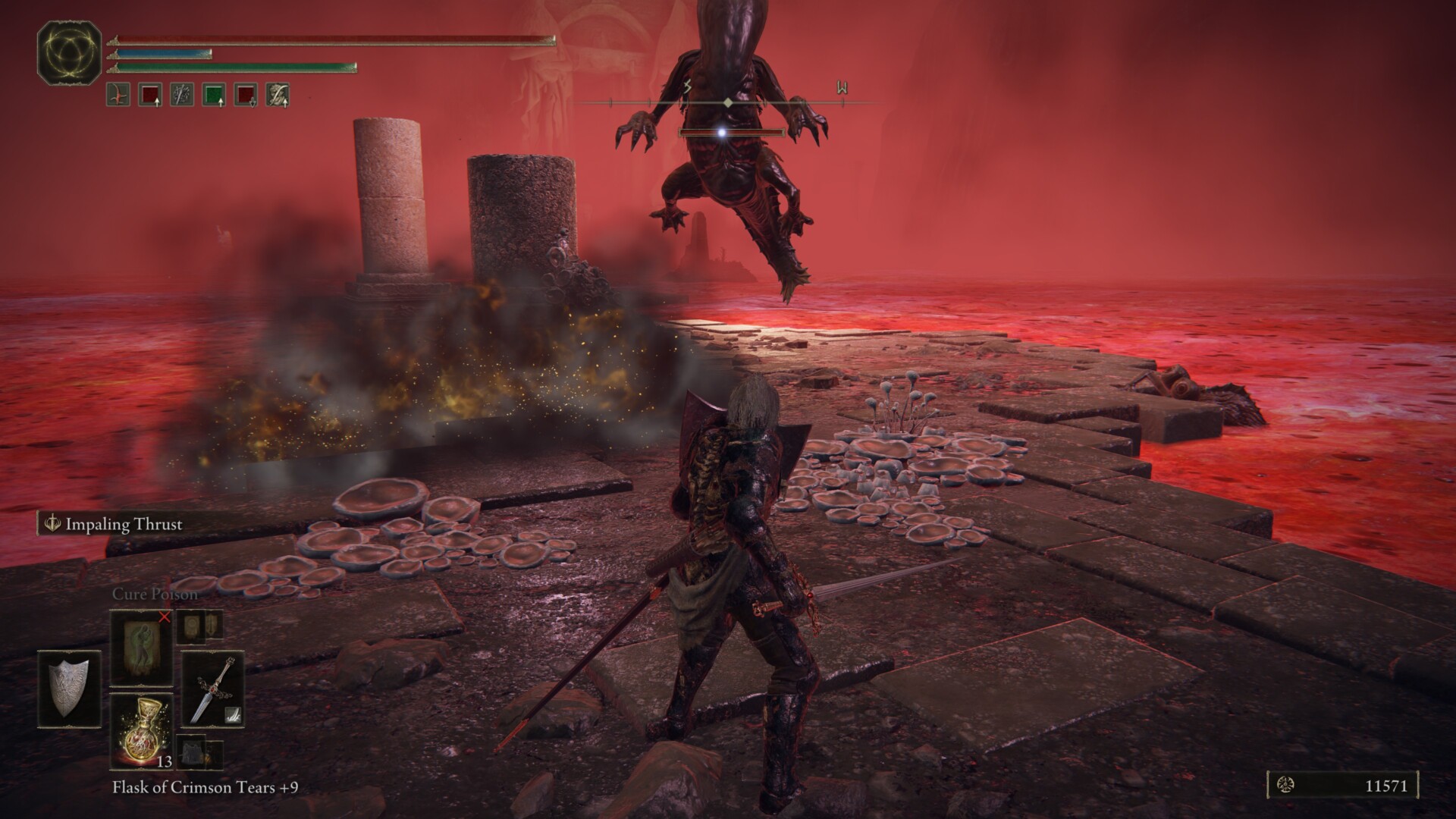1456x819 pixels.
Task: Click the Ash of War badge on the sword slot
Action: point(233,715)
